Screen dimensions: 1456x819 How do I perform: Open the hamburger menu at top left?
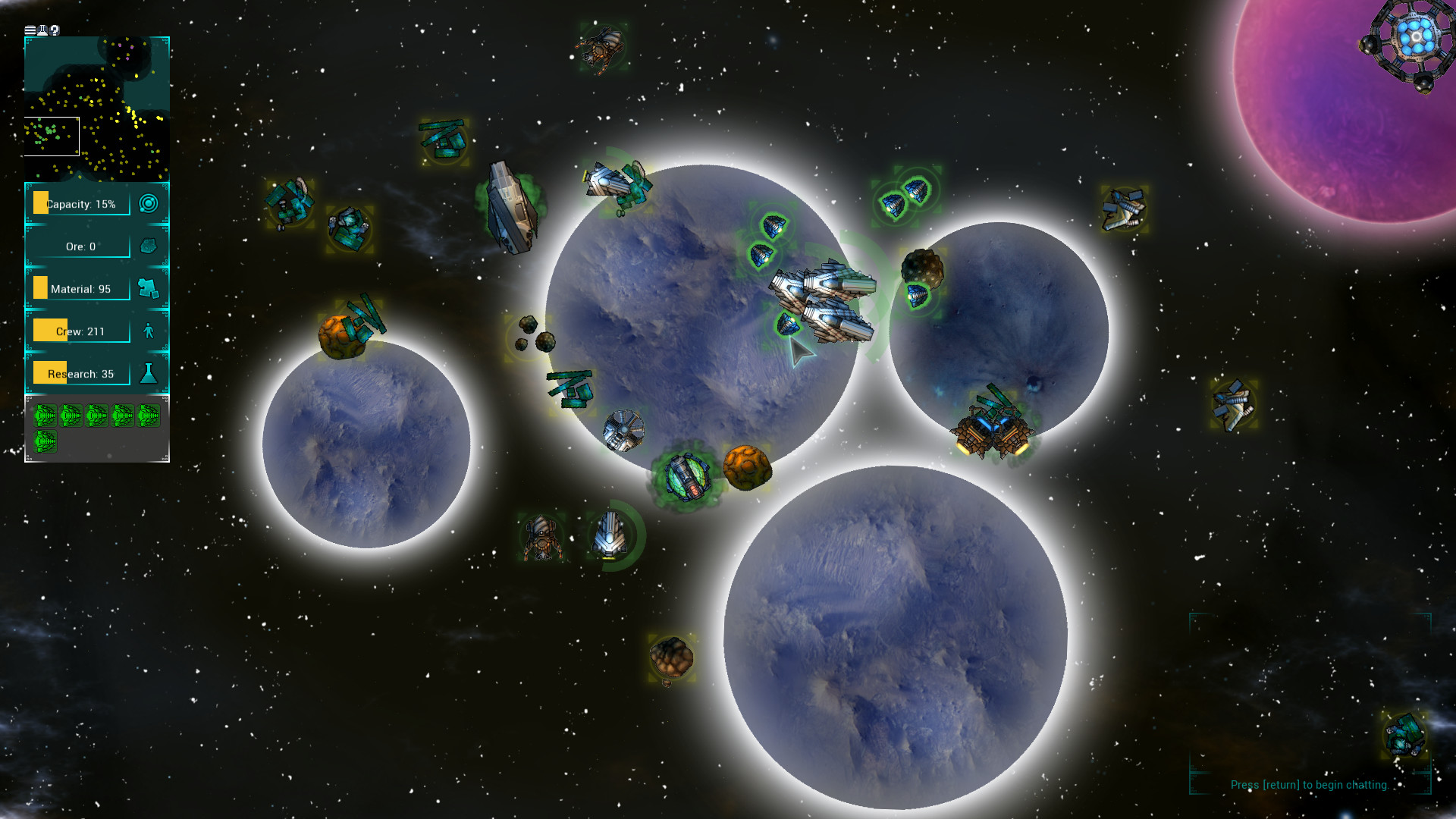click(30, 30)
